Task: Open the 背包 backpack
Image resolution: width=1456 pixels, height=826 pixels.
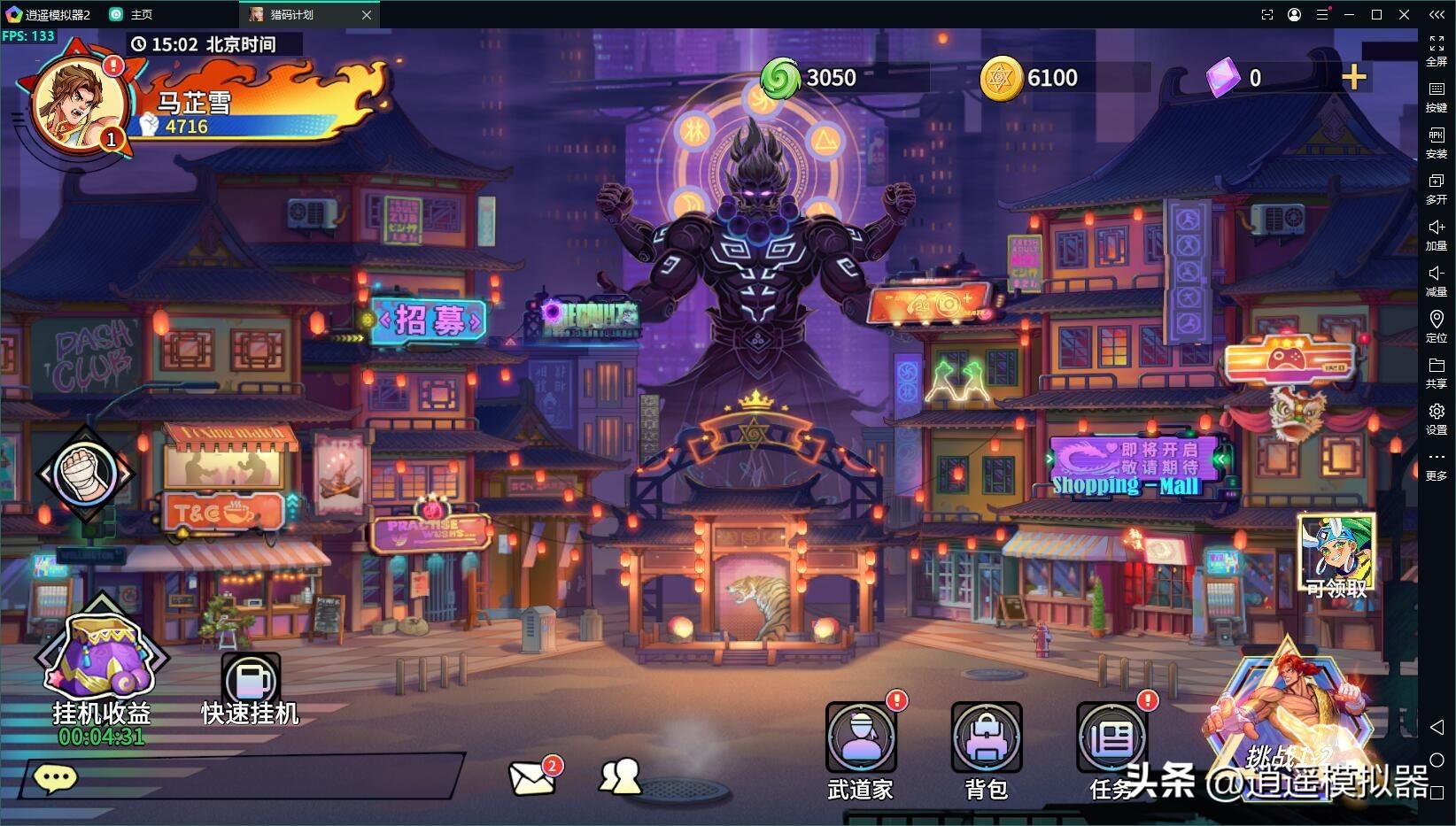Action: coord(986,739)
